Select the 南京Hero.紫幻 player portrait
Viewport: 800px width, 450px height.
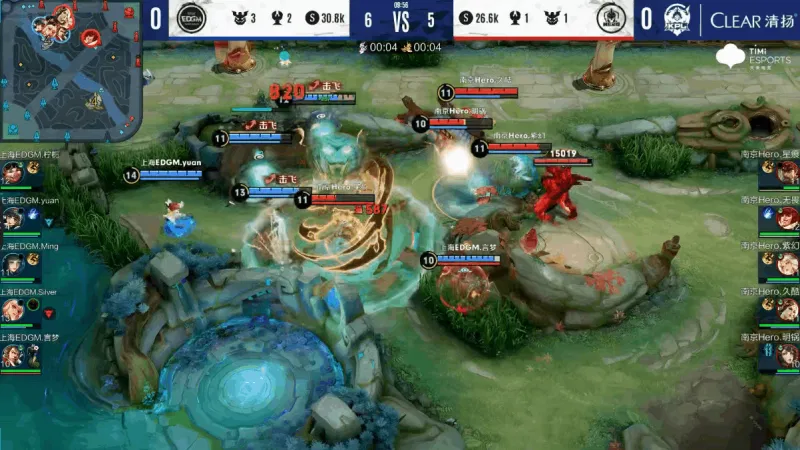786,264
